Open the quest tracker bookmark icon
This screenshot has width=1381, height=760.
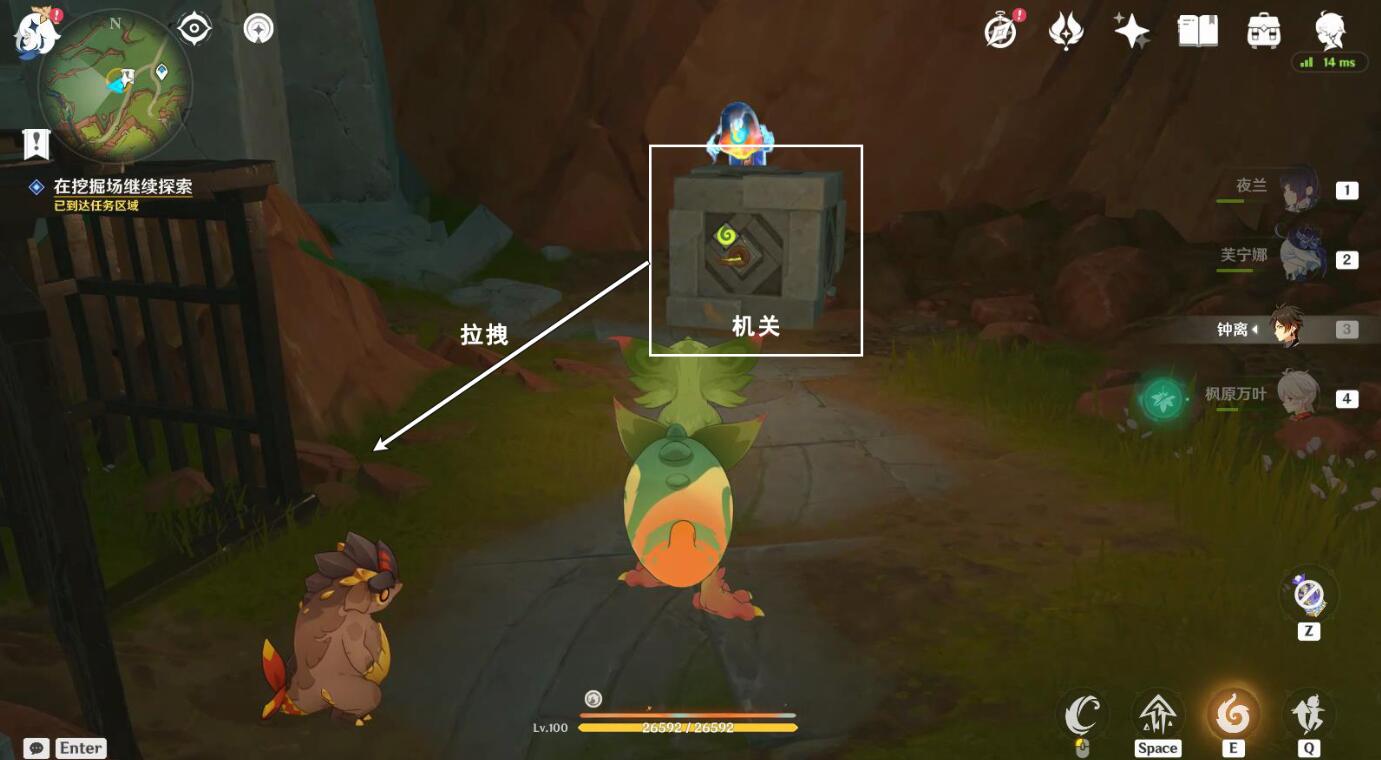click(x=36, y=144)
